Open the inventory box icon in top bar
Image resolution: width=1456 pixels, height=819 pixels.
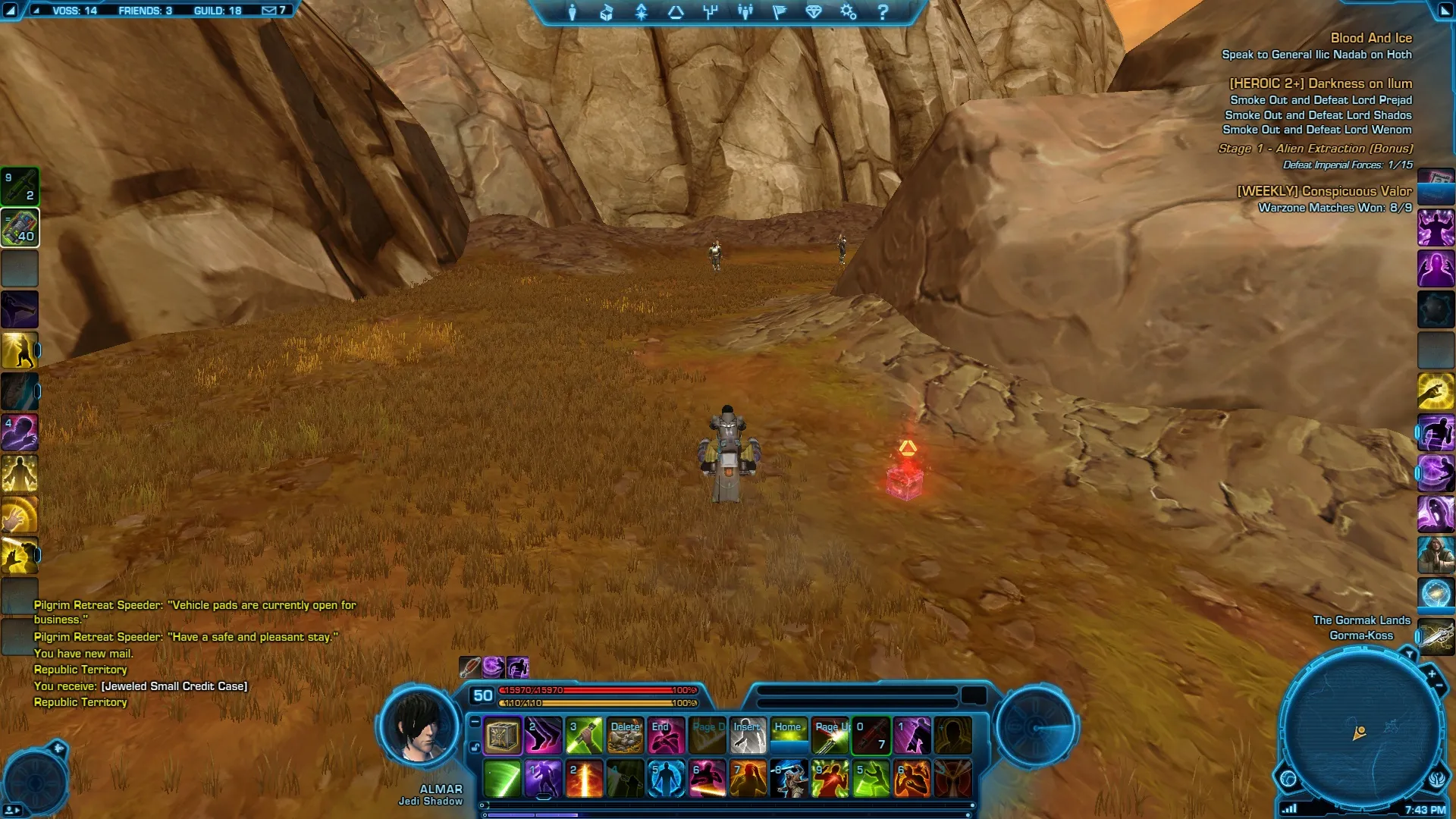(x=607, y=12)
